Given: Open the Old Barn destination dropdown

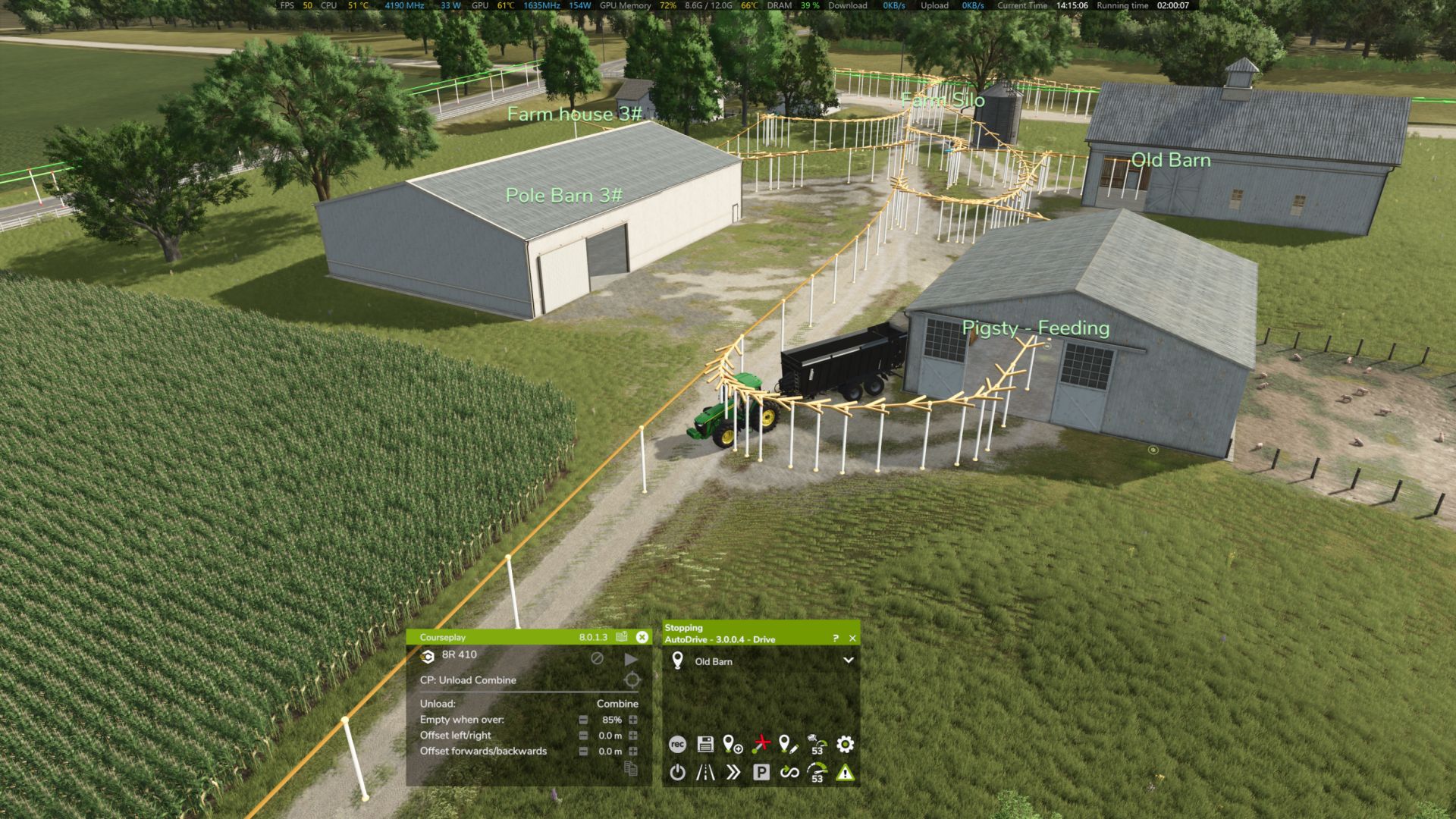Looking at the screenshot, I should (849, 661).
